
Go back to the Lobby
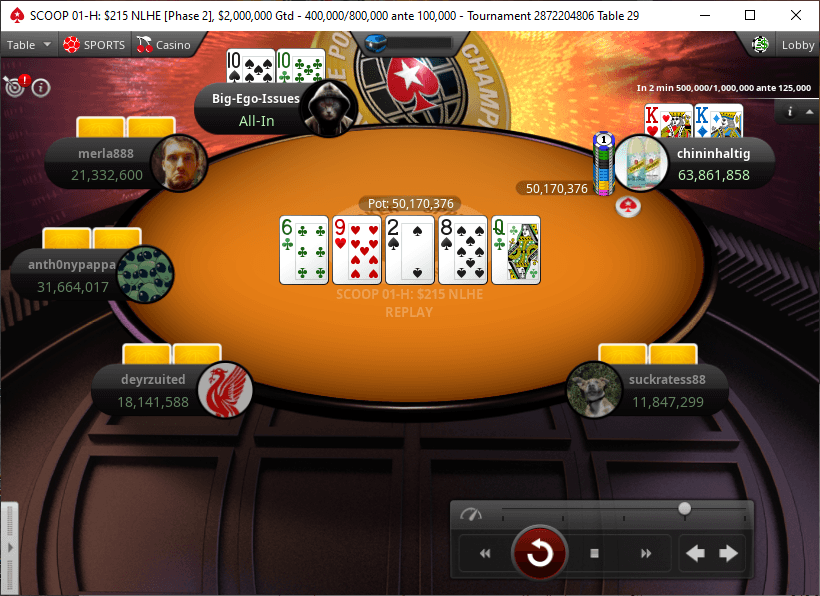(x=788, y=45)
